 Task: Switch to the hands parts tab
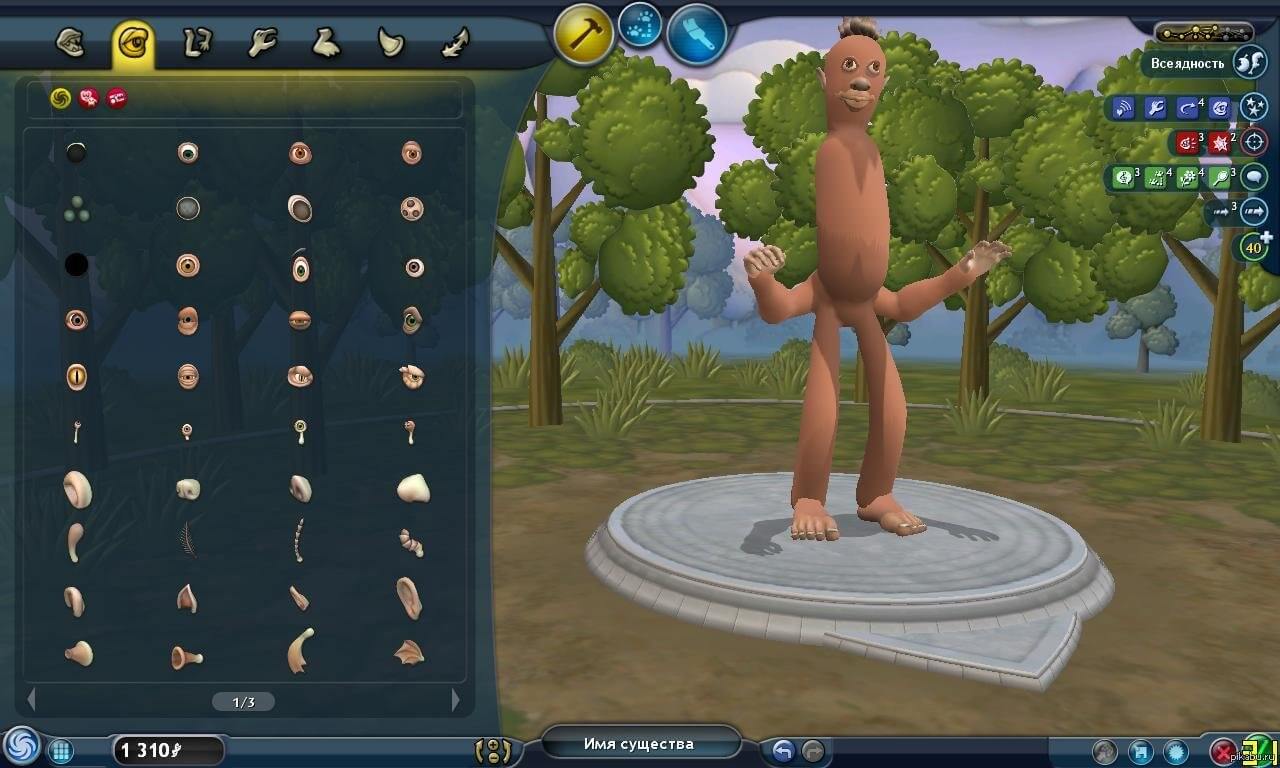click(x=262, y=43)
